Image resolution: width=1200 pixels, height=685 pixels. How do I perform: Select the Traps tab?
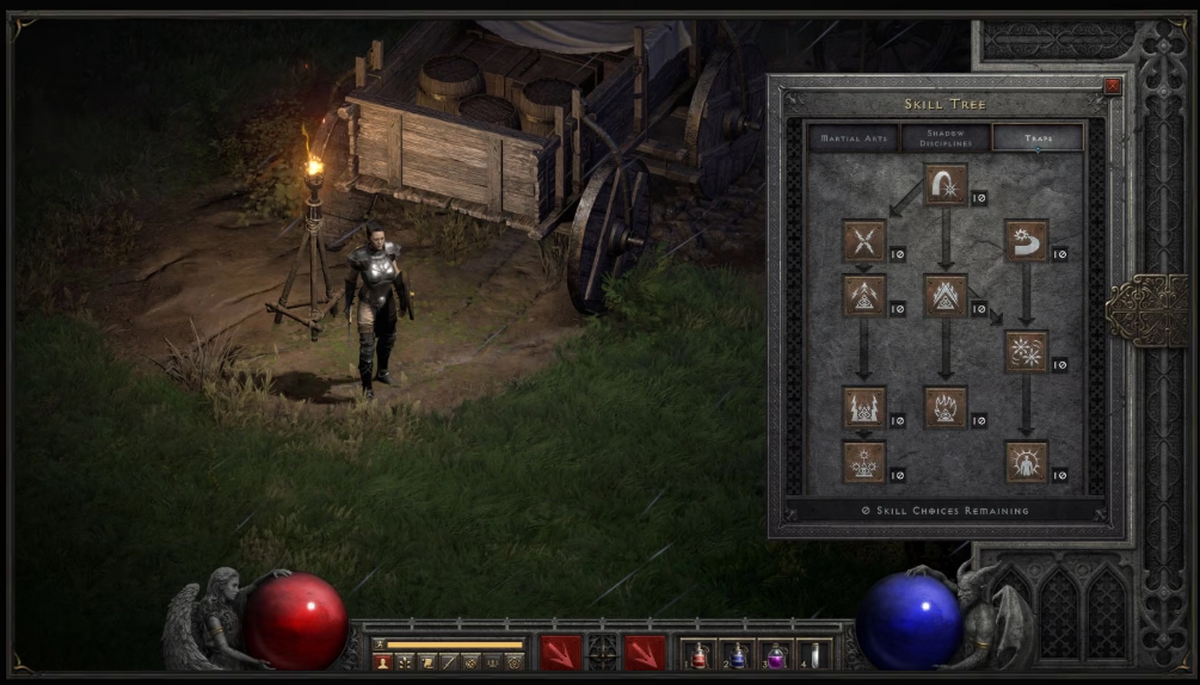click(x=1038, y=138)
